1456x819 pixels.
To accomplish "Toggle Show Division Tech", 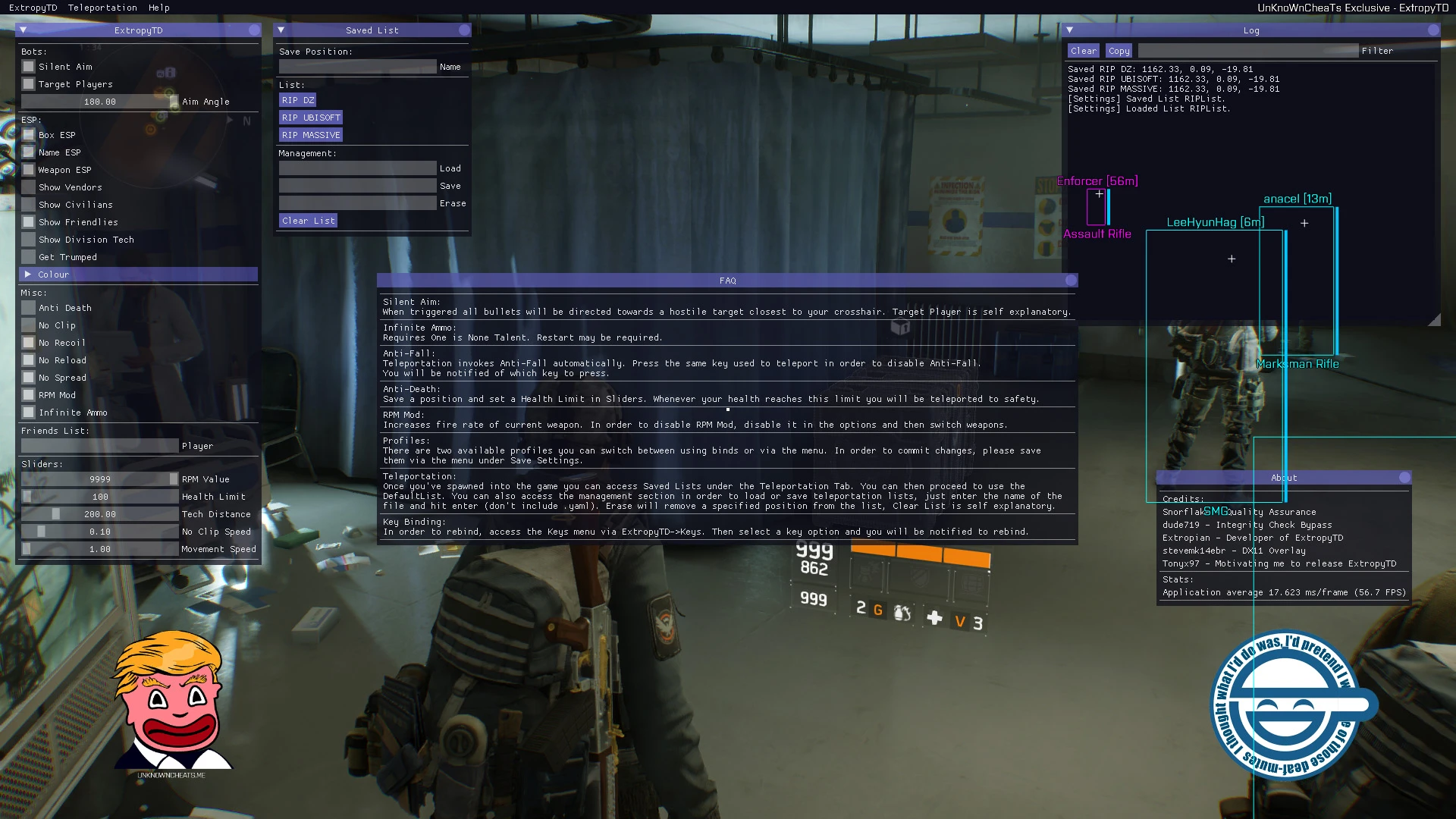I will click(x=29, y=240).
